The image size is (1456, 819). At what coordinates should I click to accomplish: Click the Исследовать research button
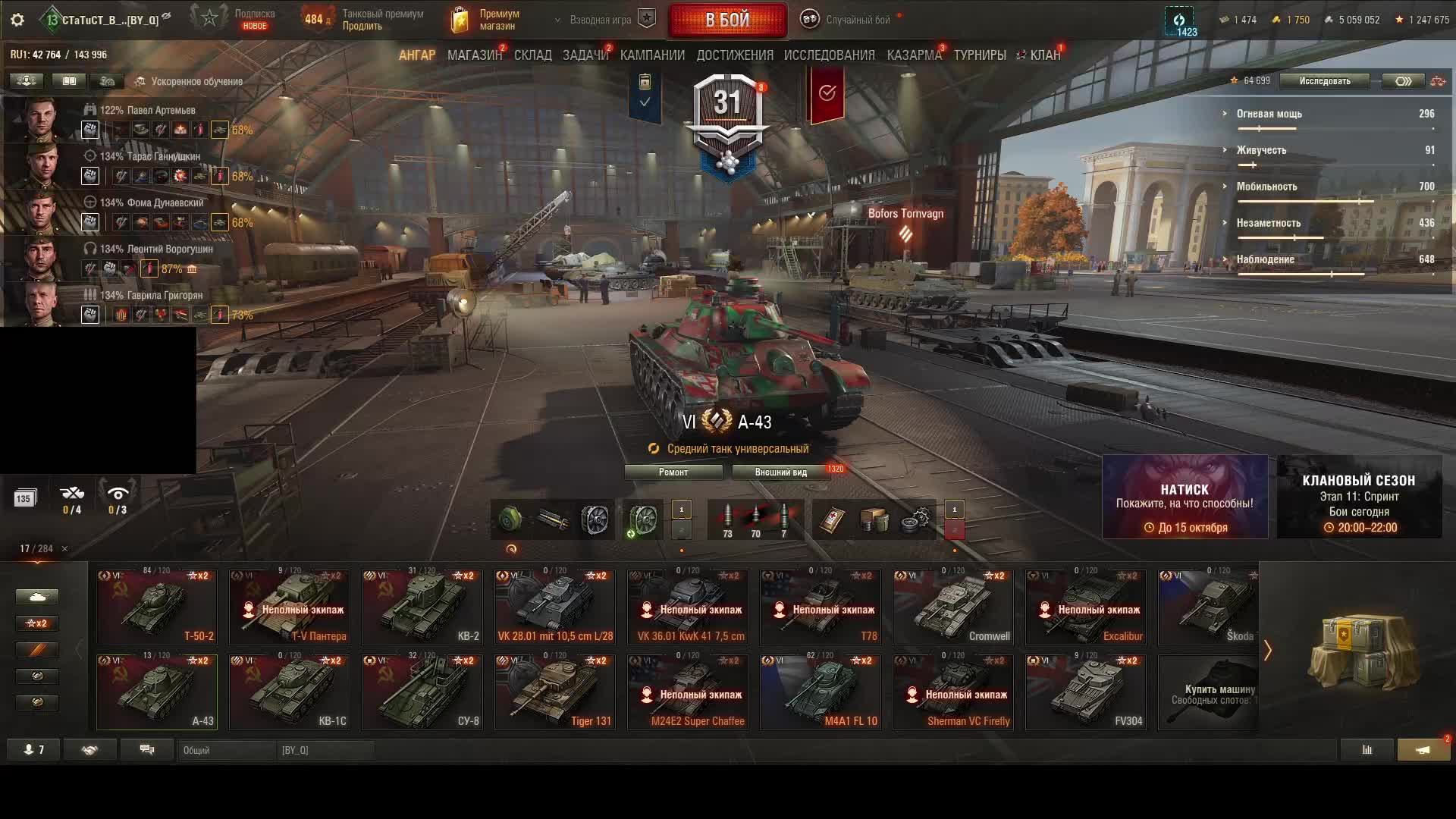click(x=1324, y=81)
